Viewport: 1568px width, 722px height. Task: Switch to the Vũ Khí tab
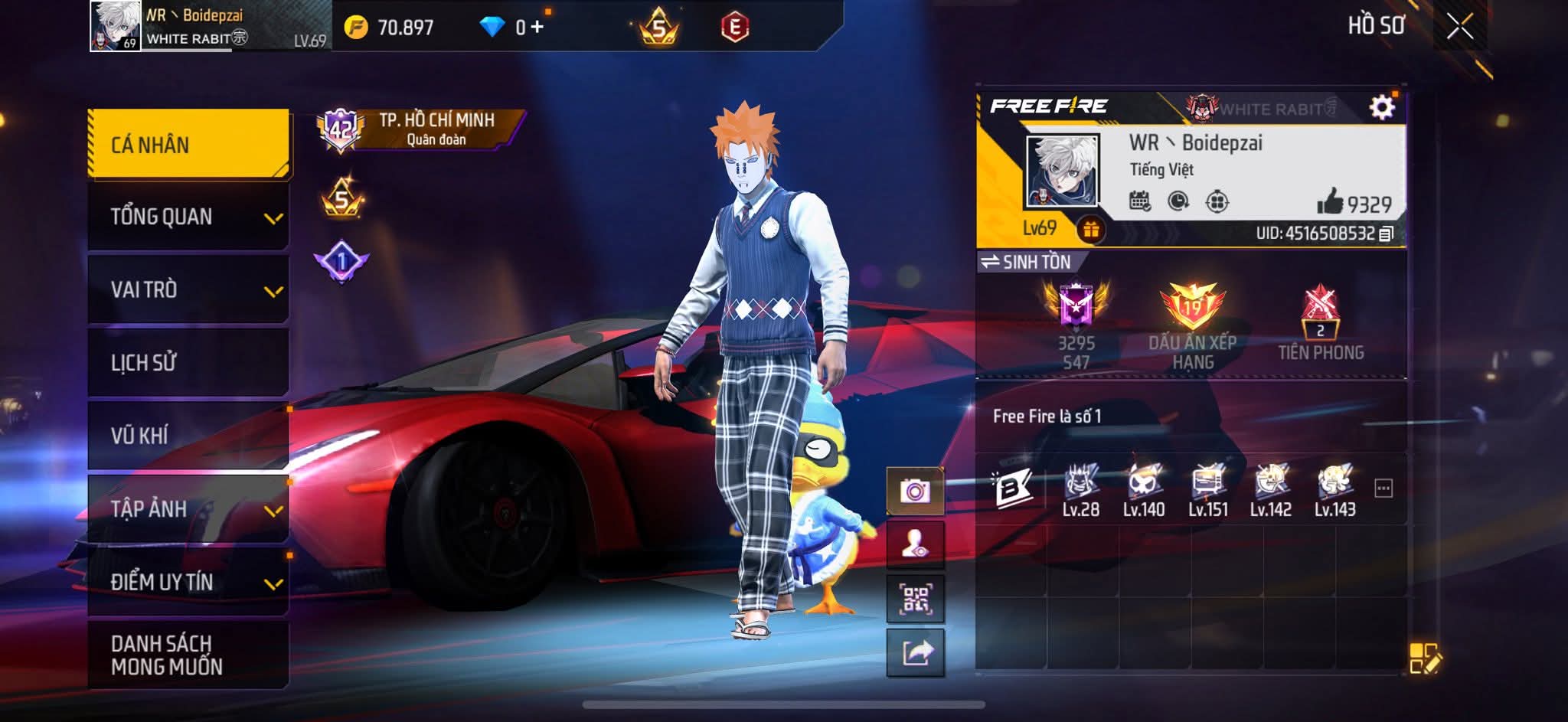[188, 436]
